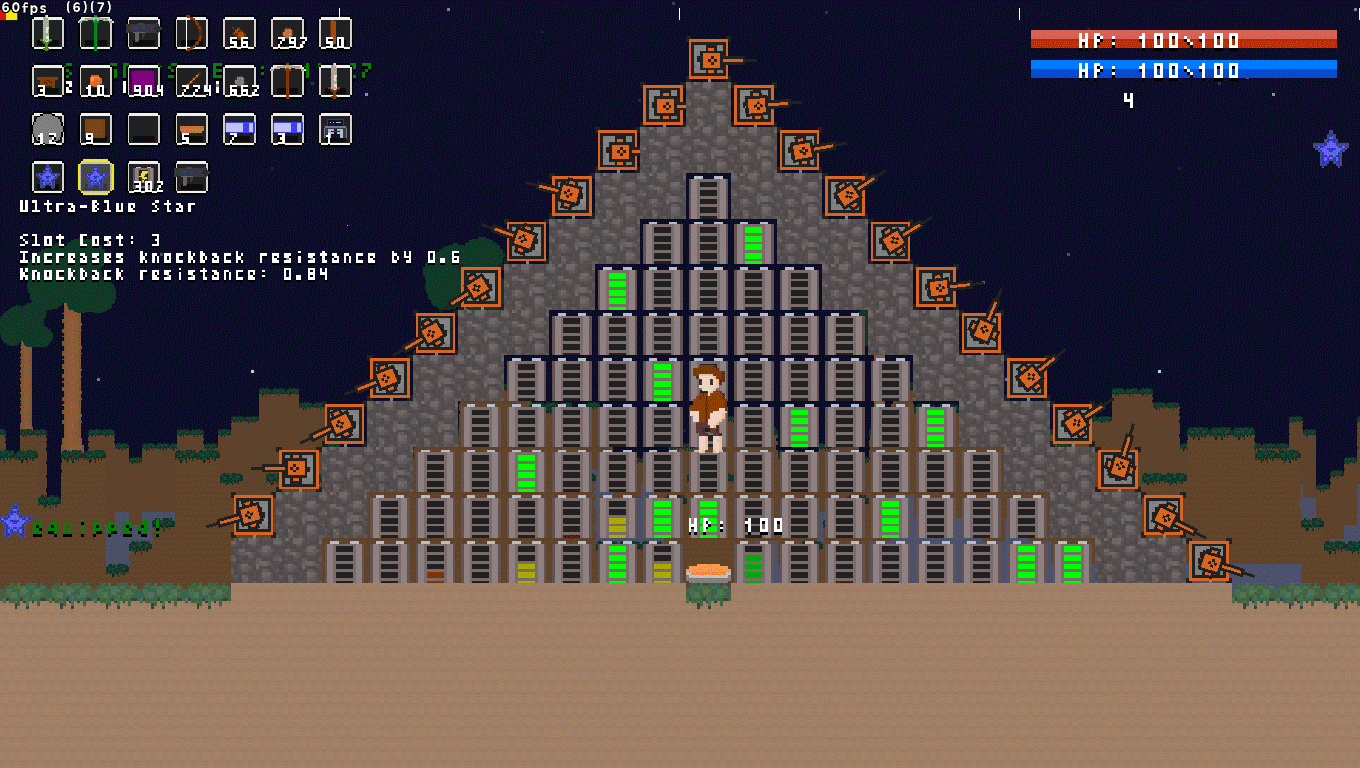The height and width of the screenshot is (768, 1360).
Task: Choose the wooden stick stack of 50
Action: [335, 33]
